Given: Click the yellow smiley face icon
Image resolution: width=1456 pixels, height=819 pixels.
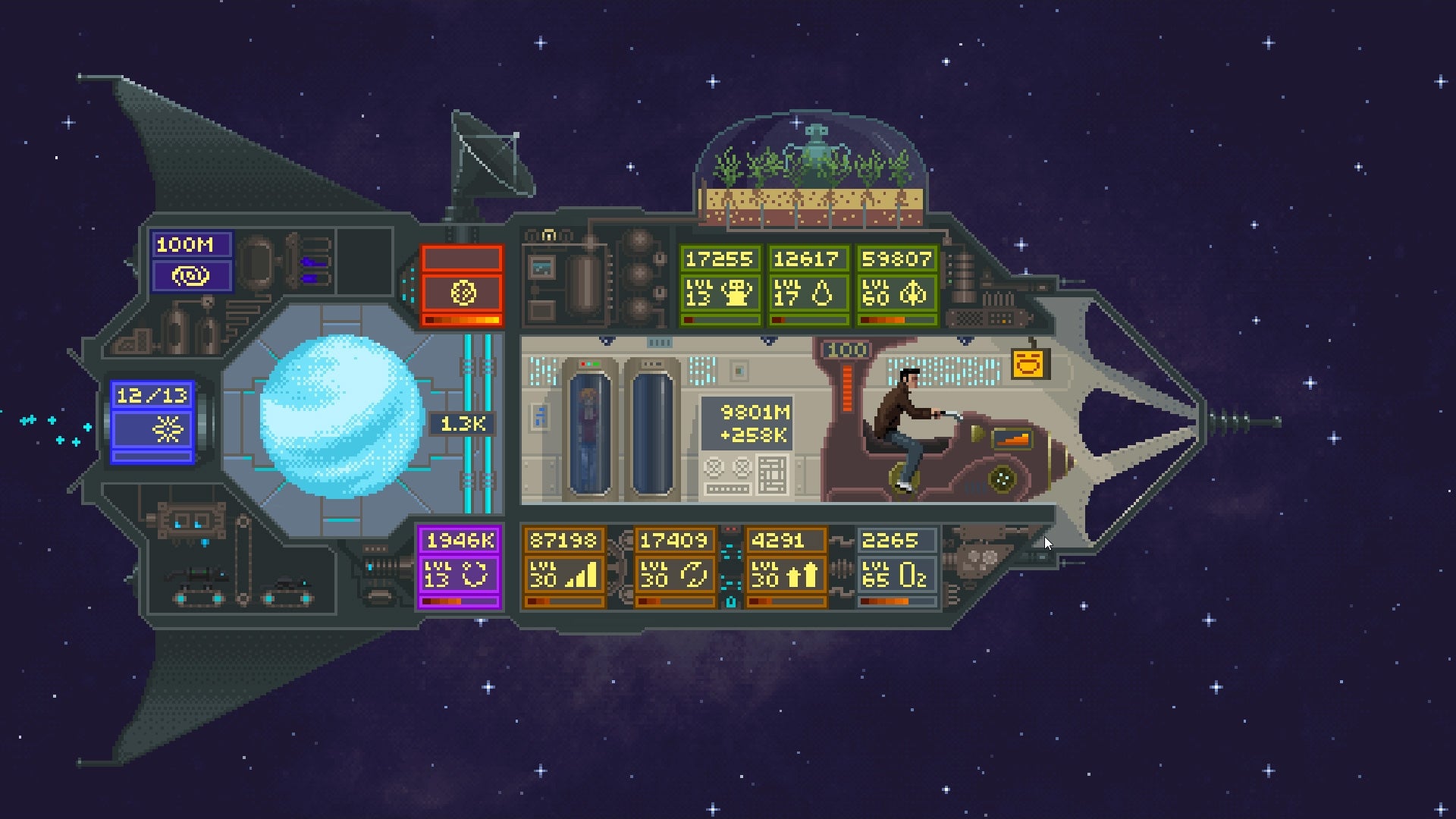Looking at the screenshot, I should tap(1029, 364).
